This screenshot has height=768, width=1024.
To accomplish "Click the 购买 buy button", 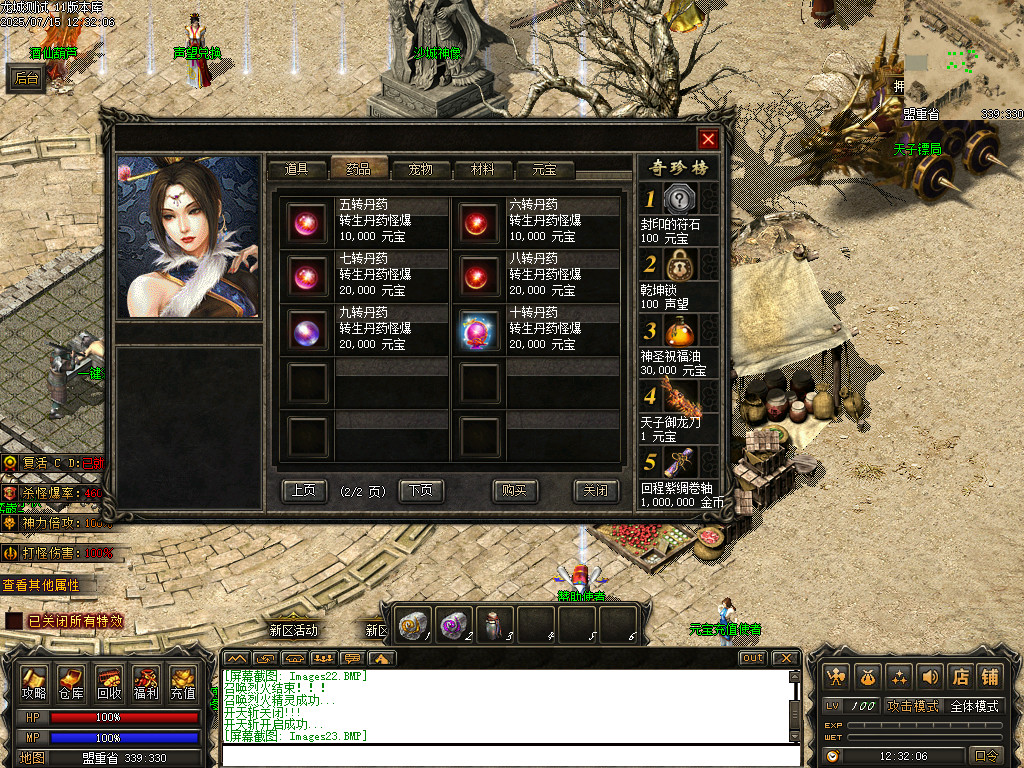I will click(515, 490).
